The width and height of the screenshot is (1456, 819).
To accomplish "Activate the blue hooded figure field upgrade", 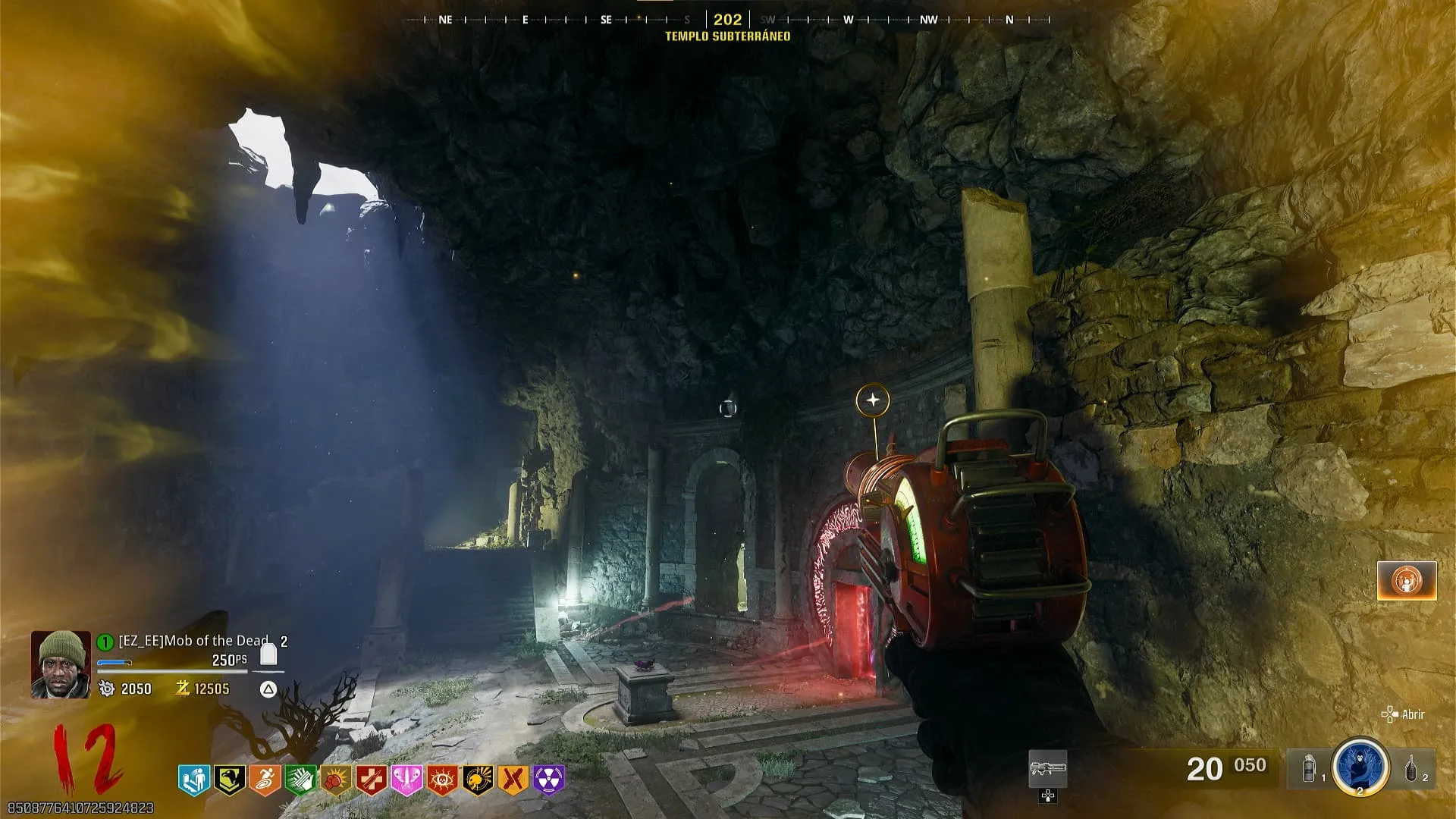I will pos(1360,767).
